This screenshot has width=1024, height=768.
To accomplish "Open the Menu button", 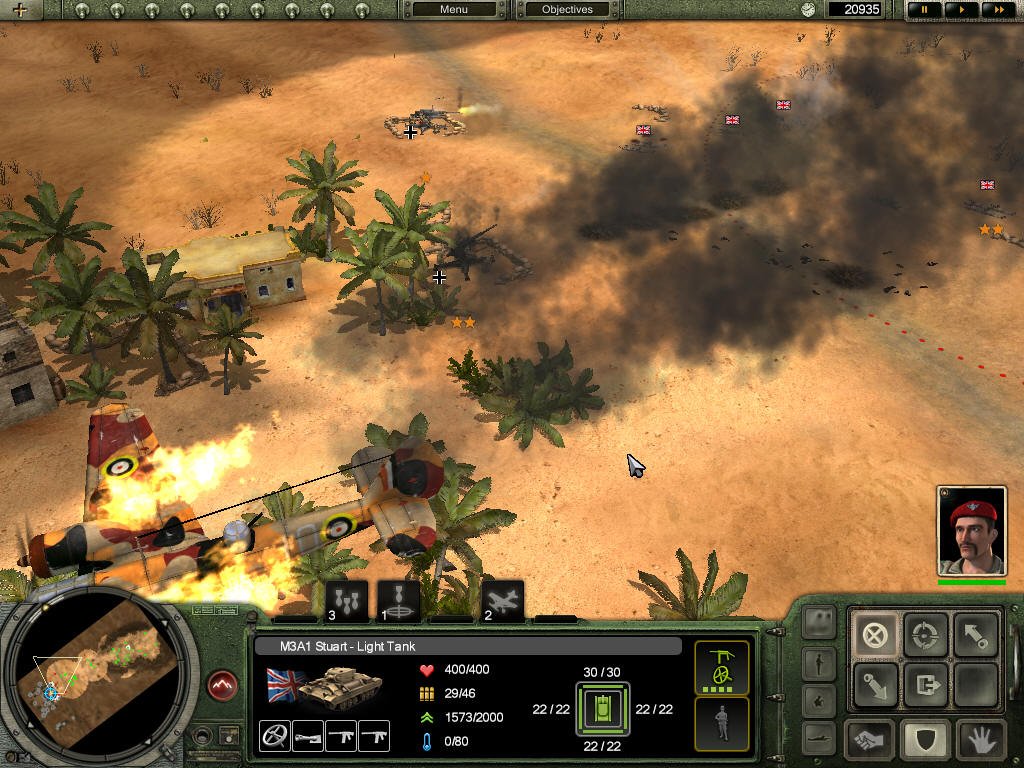I will pos(453,10).
